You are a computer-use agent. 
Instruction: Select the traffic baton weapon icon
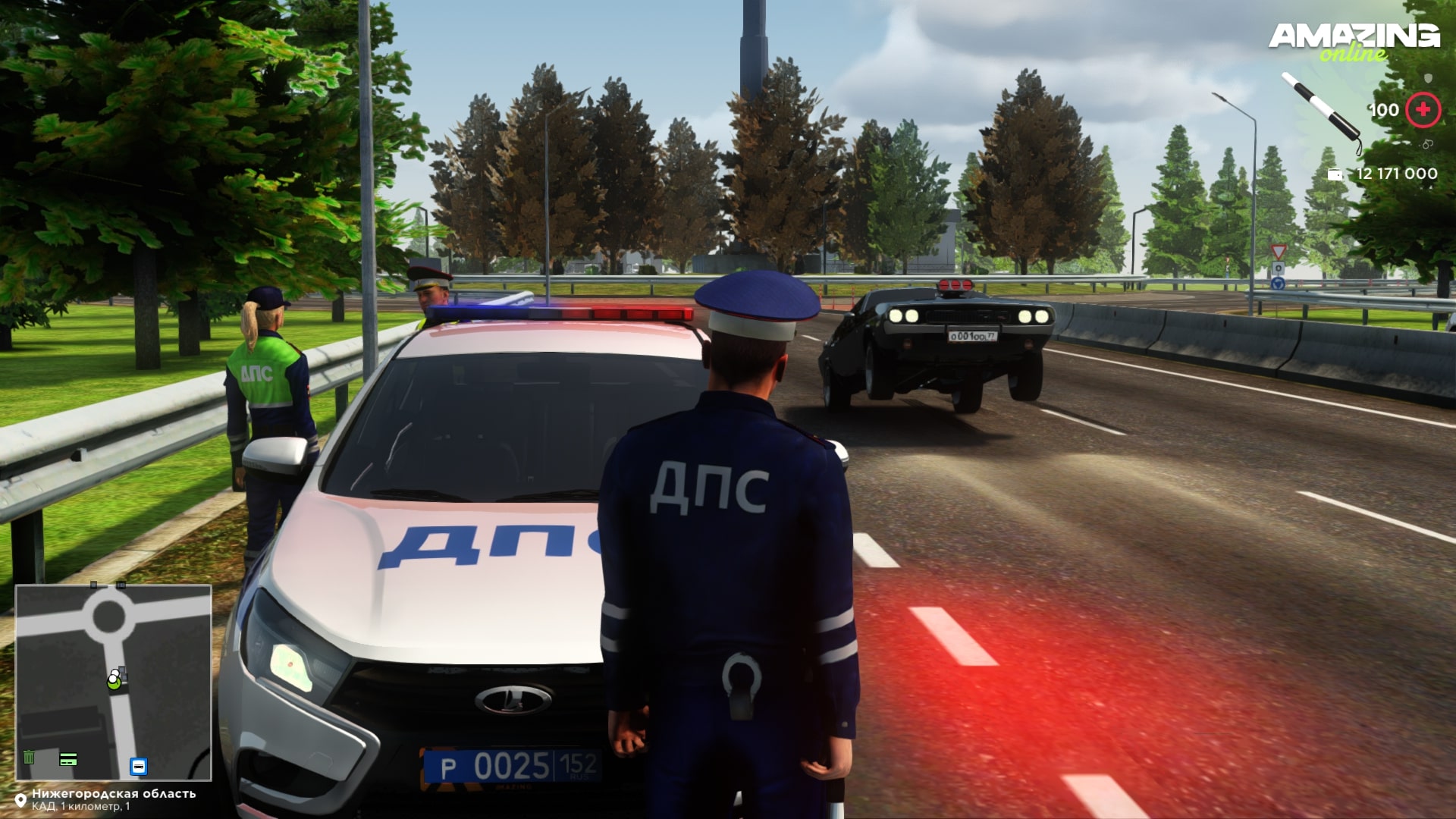pyautogui.click(x=1320, y=111)
